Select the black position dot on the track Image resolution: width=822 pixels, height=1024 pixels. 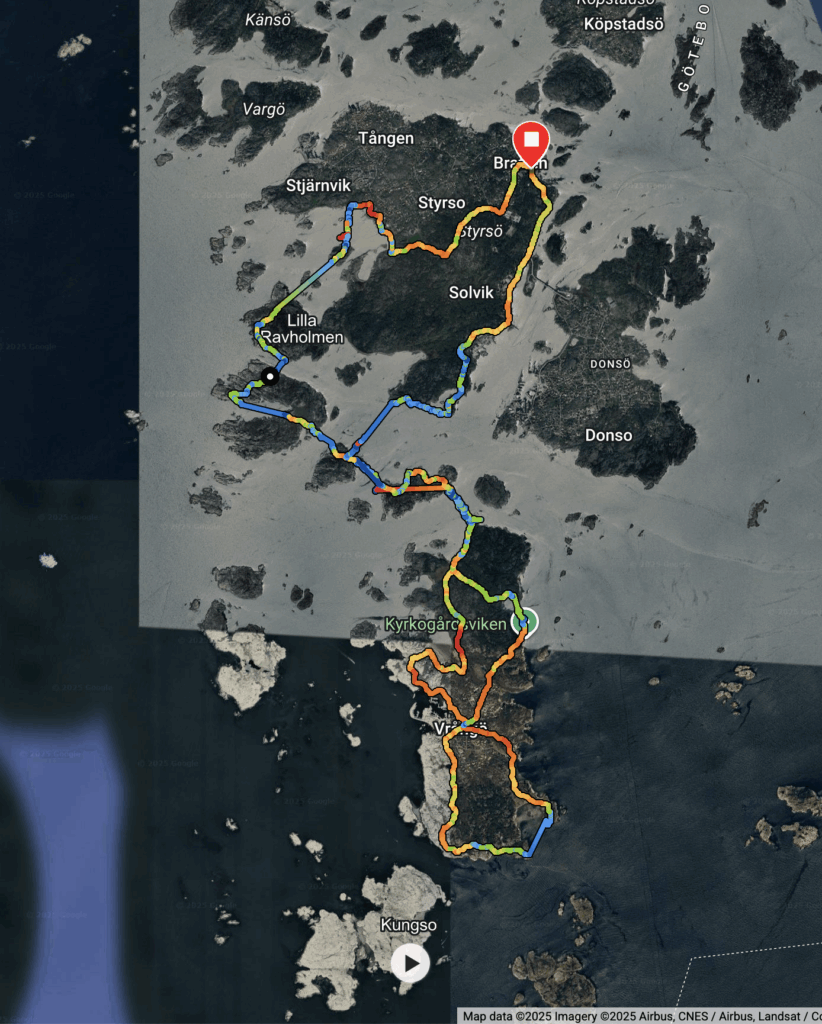click(269, 376)
